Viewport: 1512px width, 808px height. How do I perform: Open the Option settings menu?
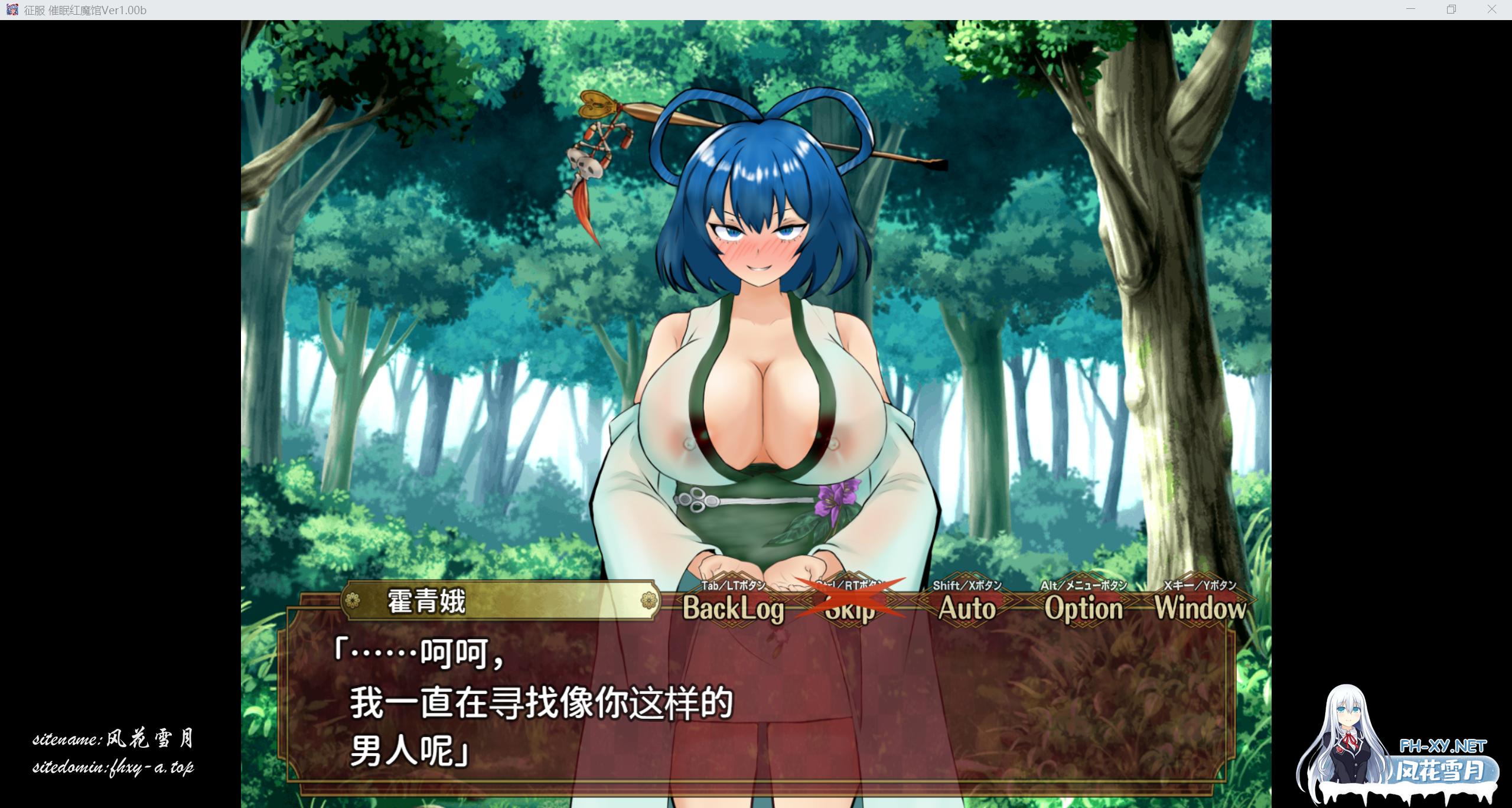(x=1086, y=609)
